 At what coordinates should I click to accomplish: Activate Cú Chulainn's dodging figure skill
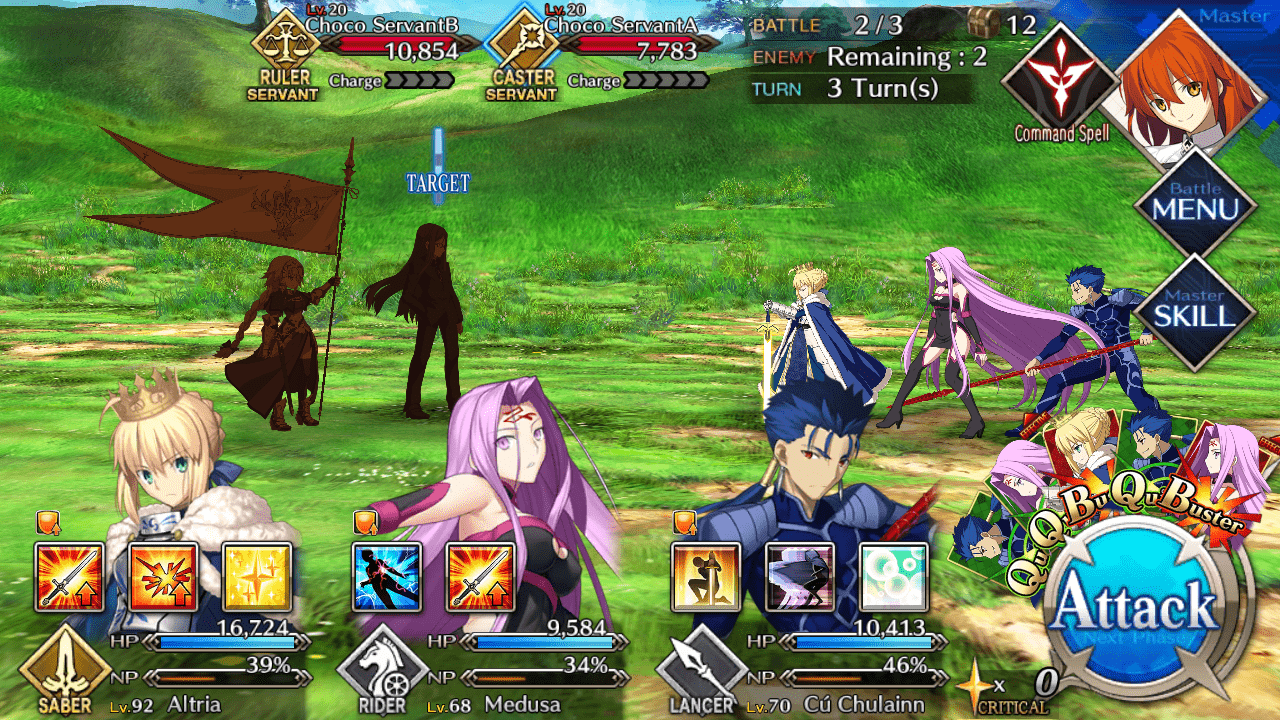(x=799, y=577)
